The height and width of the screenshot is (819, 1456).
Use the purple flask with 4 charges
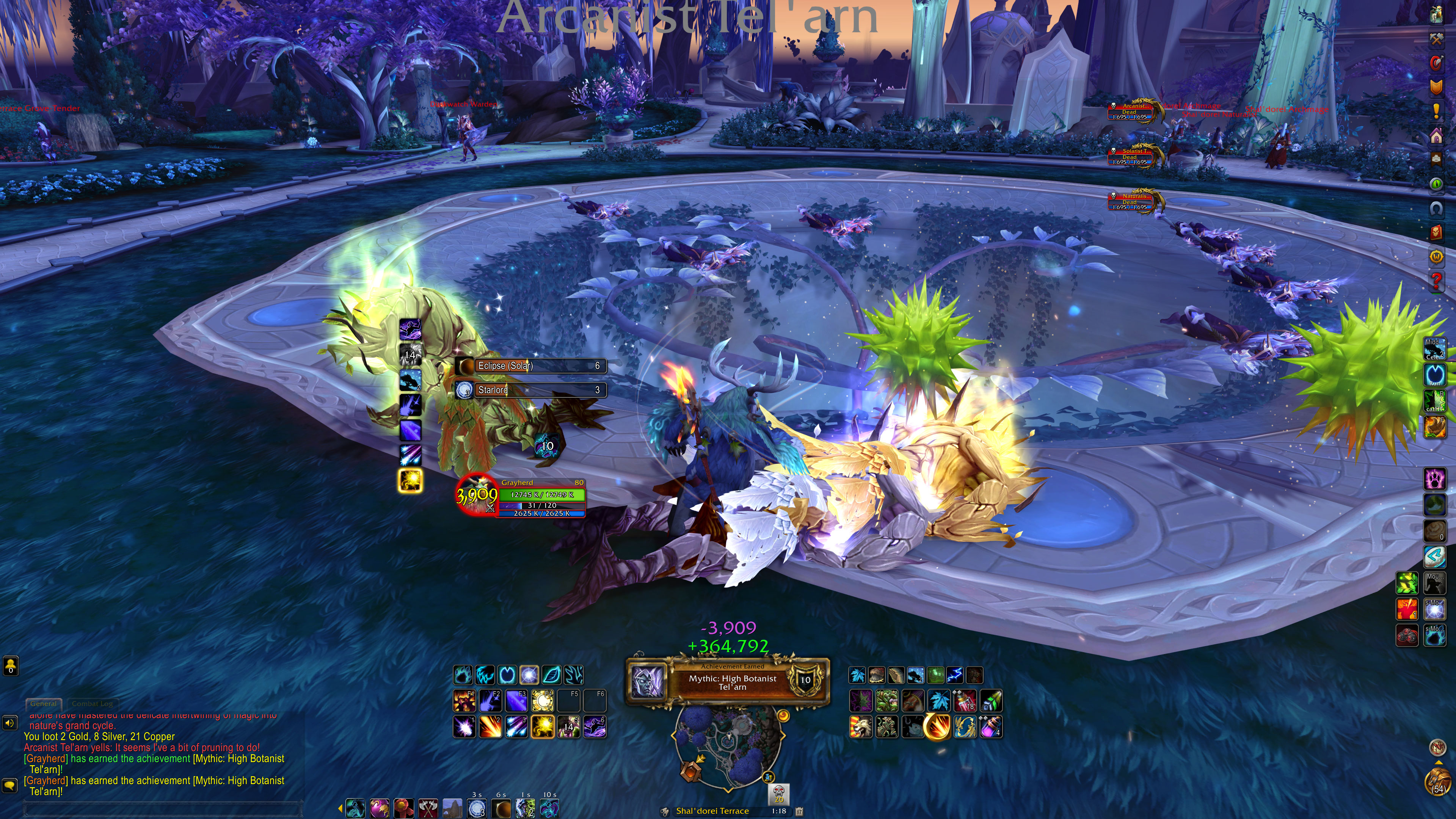pyautogui.click(x=991, y=727)
